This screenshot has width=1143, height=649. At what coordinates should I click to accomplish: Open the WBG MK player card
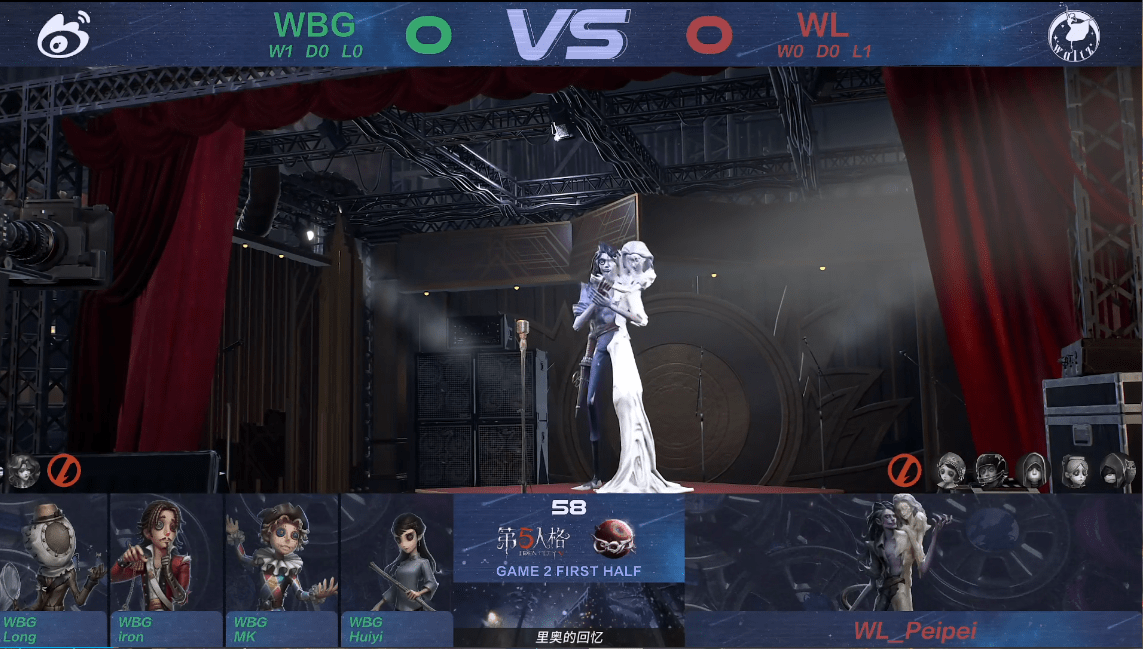pos(281,570)
